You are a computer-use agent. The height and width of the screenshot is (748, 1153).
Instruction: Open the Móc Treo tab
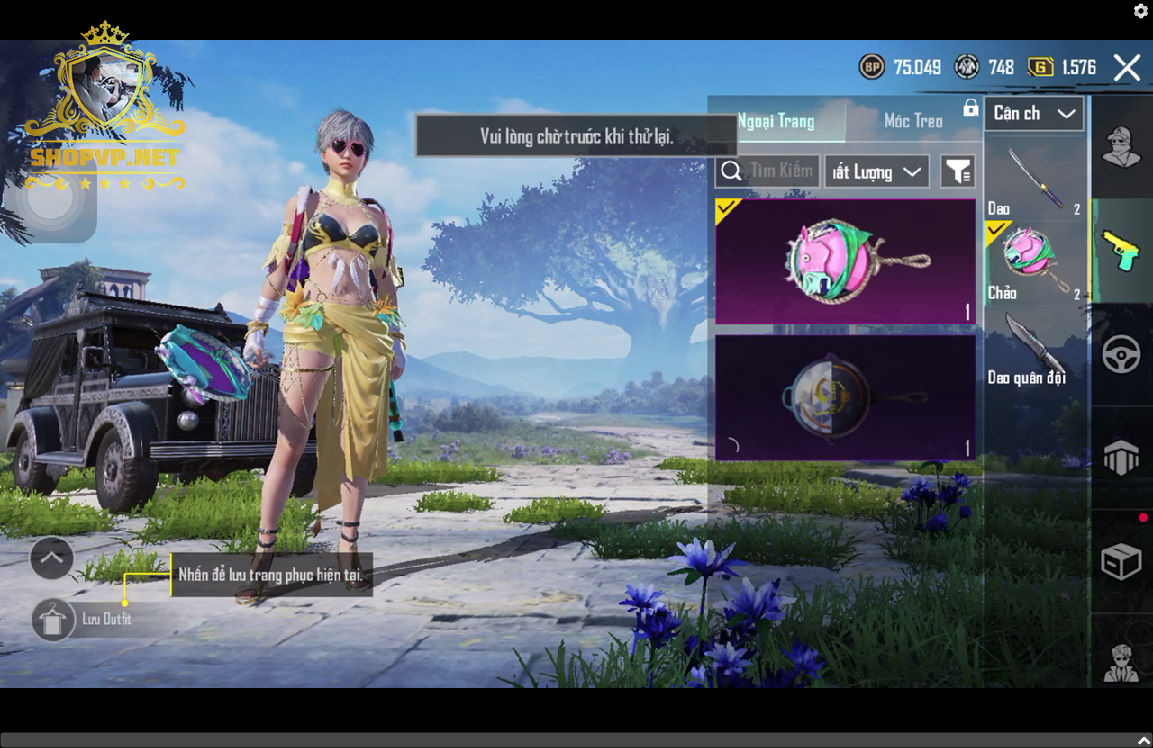[913, 121]
